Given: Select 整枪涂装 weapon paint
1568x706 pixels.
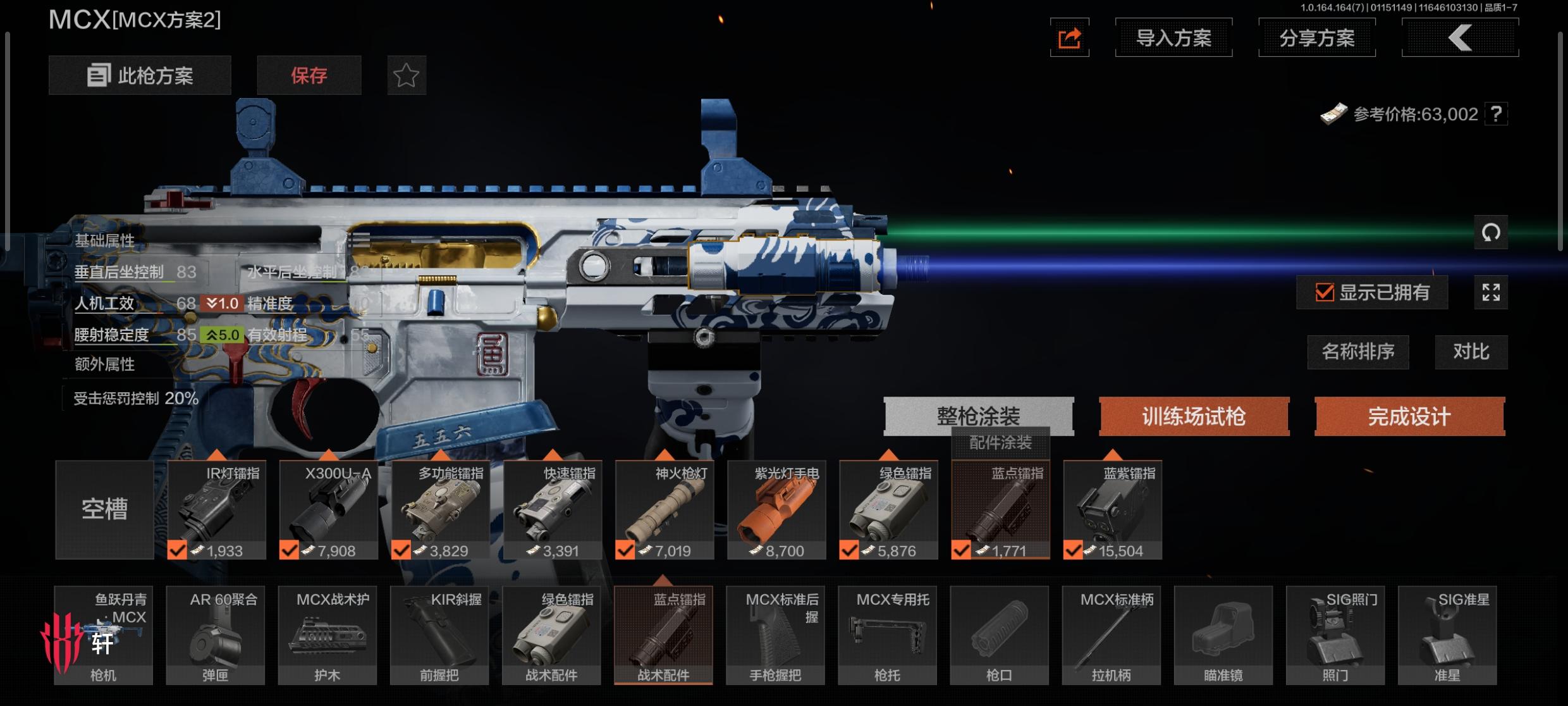Looking at the screenshot, I should tap(978, 416).
